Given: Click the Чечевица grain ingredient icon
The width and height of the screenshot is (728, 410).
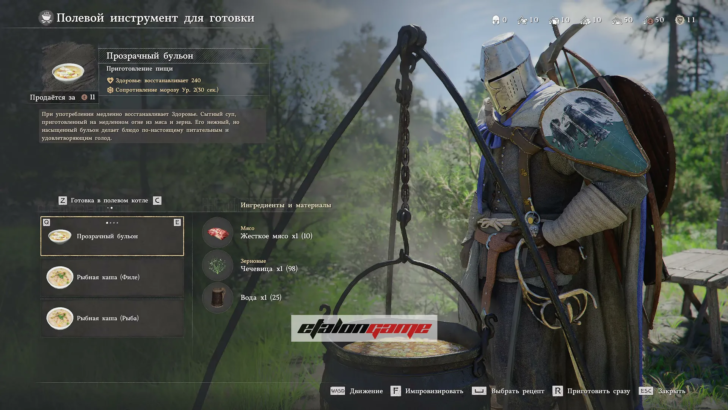Looking at the screenshot, I should 218,265.
